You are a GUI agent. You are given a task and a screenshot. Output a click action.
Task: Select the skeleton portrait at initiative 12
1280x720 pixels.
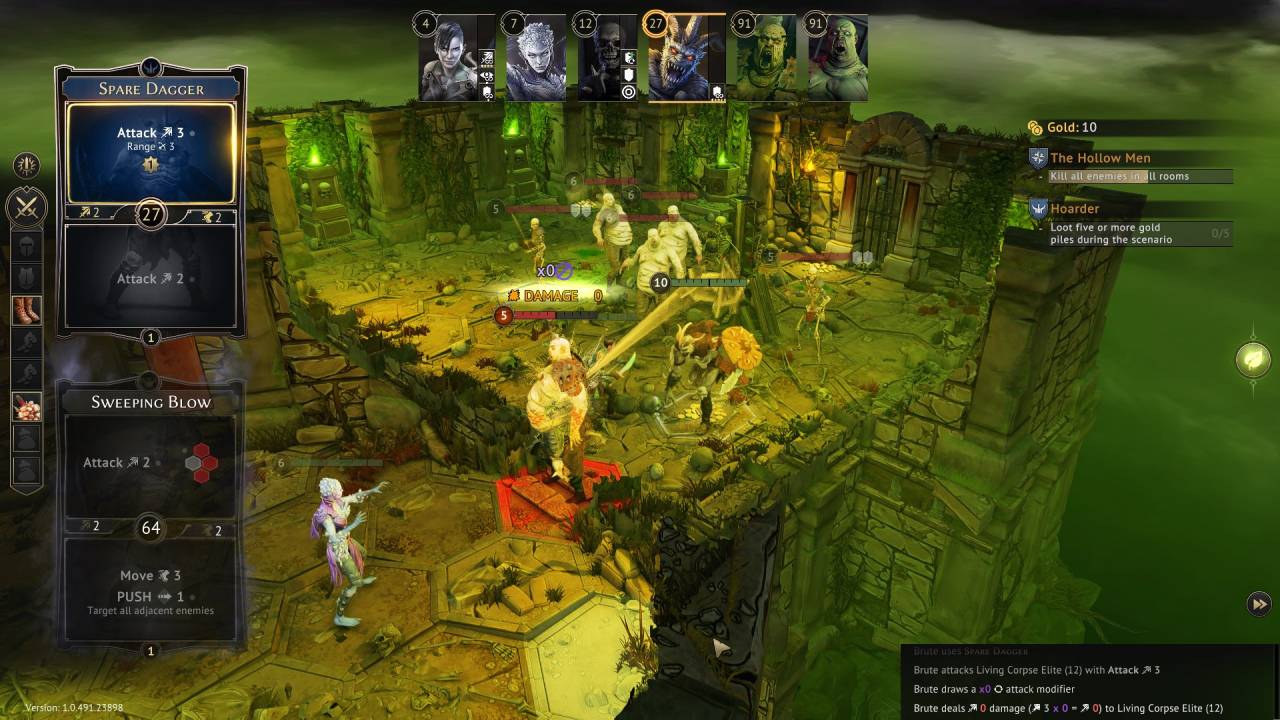(x=606, y=58)
